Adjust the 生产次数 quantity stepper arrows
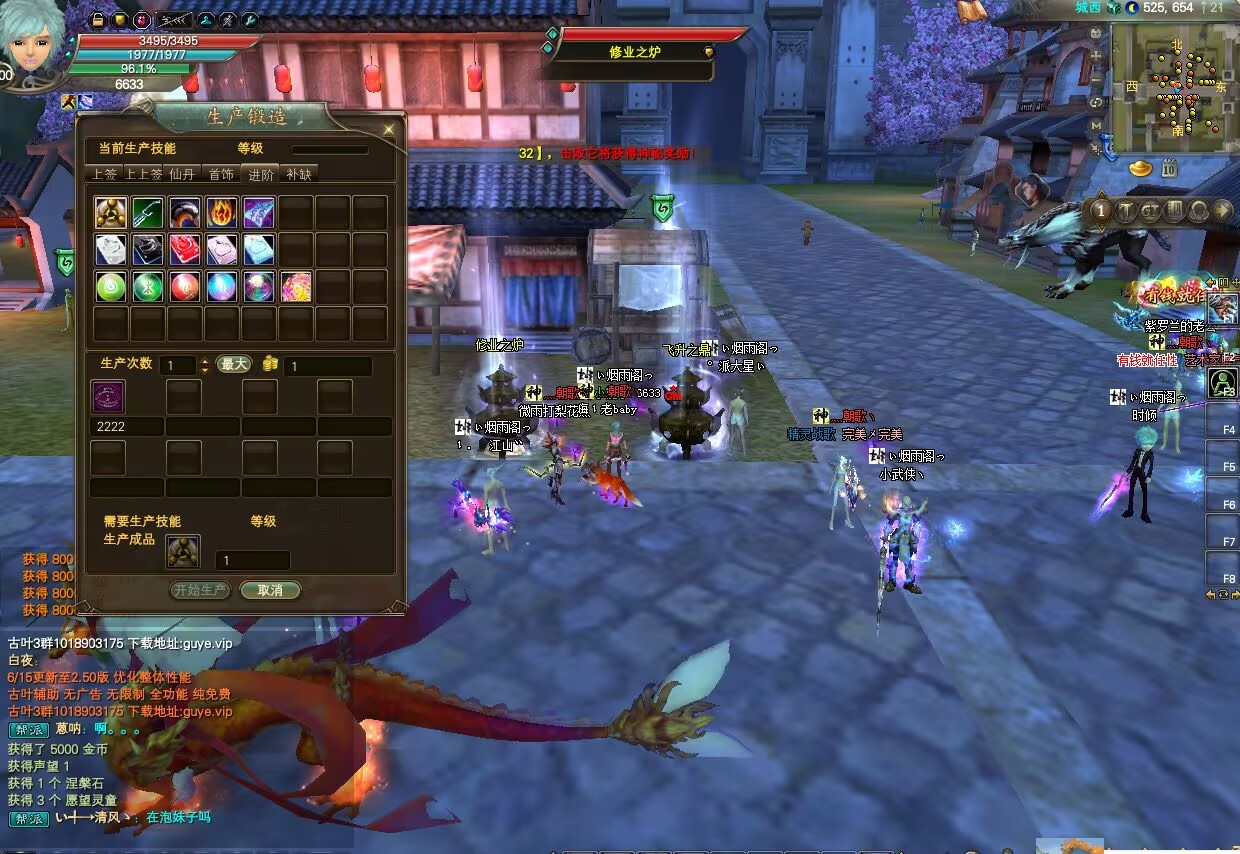The width and height of the screenshot is (1240, 854). point(205,366)
